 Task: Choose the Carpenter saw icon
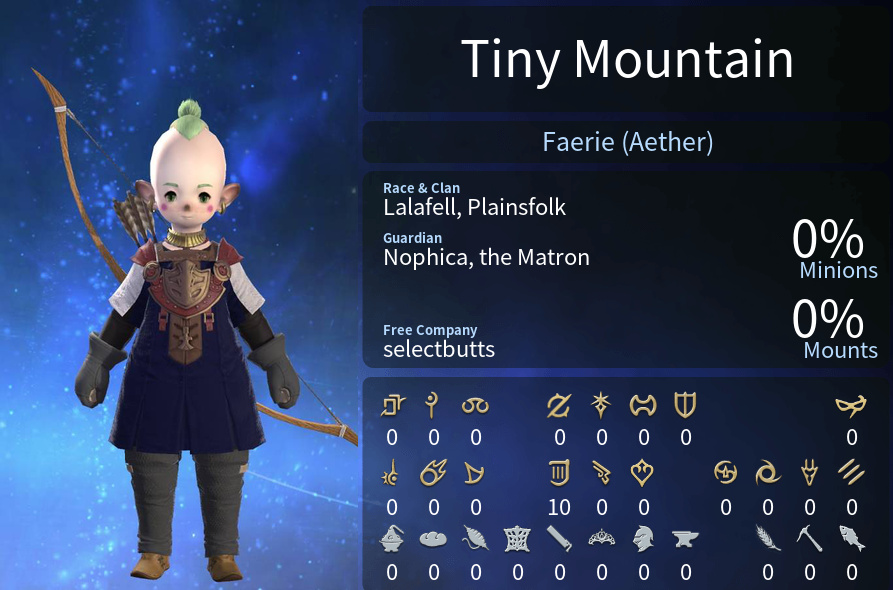coord(559,538)
